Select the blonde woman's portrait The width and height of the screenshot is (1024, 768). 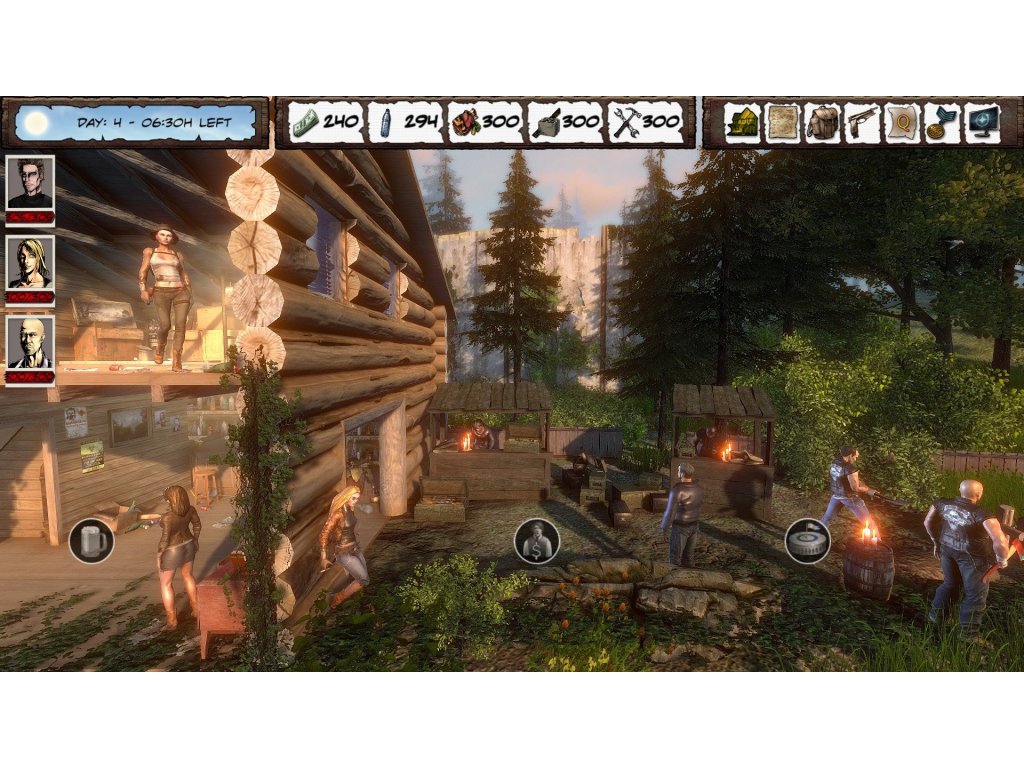30,263
